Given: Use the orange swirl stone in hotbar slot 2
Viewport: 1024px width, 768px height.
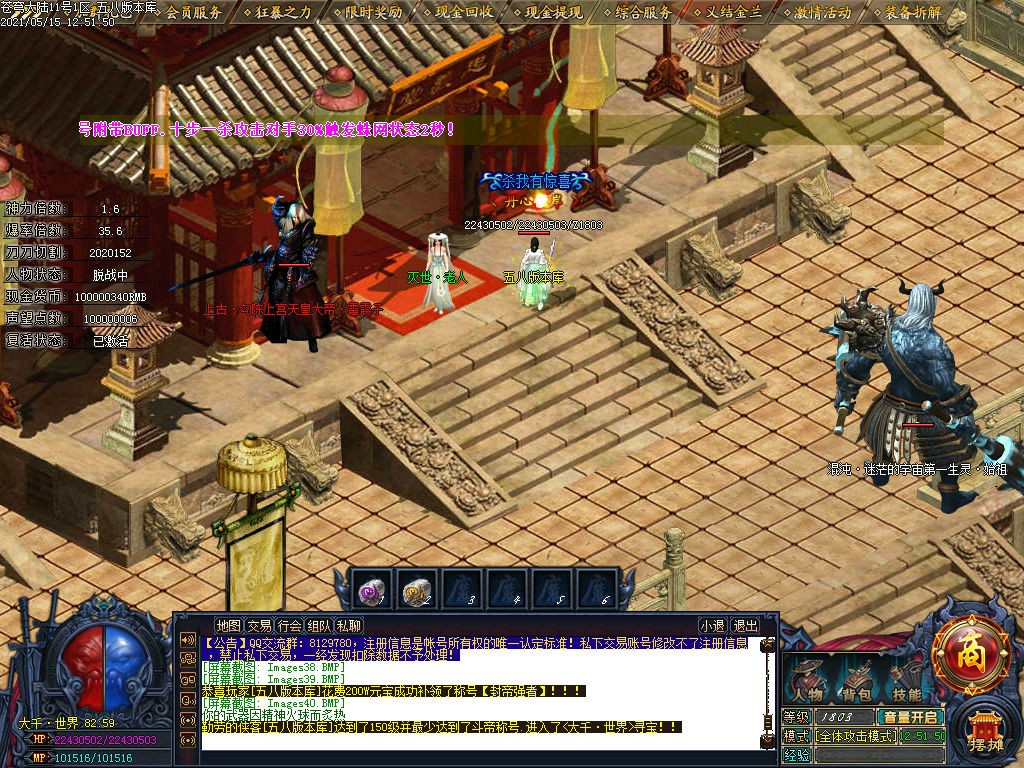Looking at the screenshot, I should pyautogui.click(x=418, y=592).
